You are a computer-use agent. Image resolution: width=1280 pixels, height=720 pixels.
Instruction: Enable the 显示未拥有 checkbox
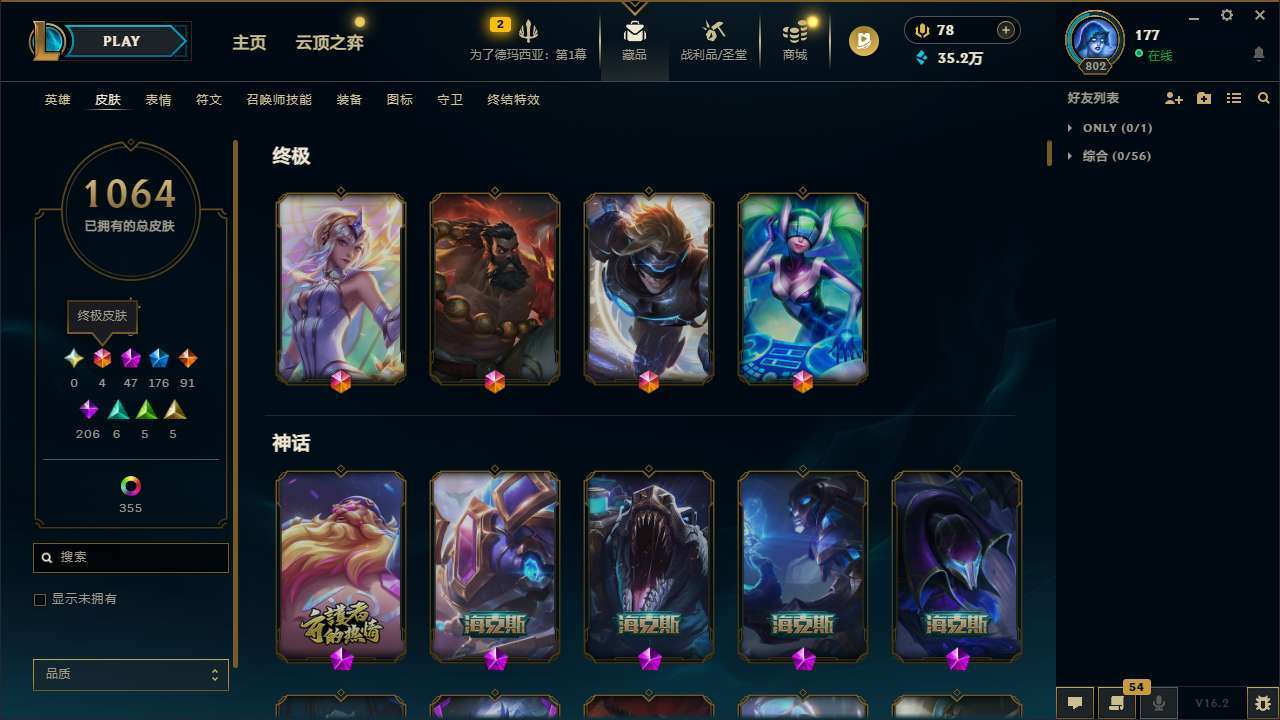tap(40, 599)
